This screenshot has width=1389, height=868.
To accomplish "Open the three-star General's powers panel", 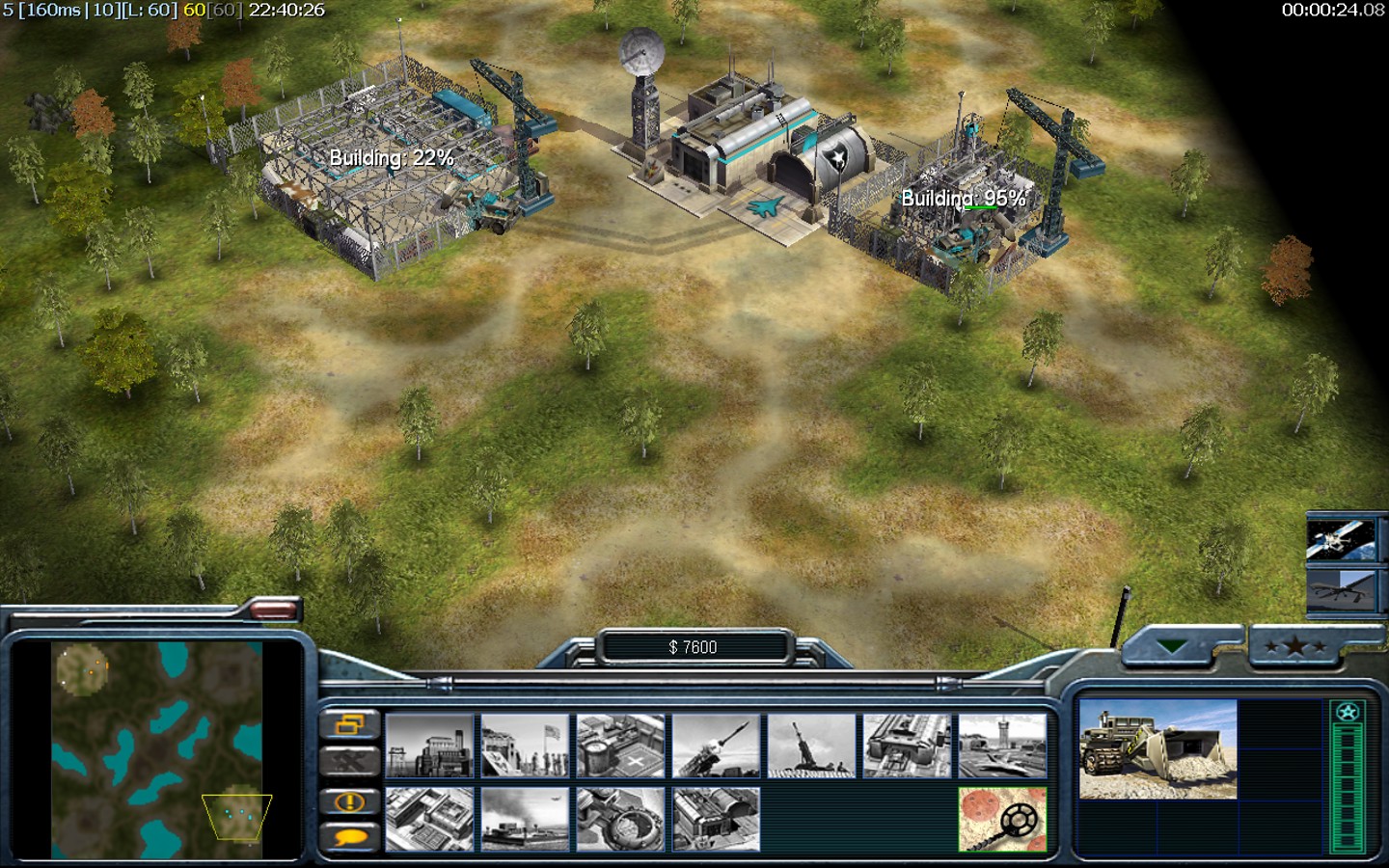I will pyautogui.click(x=1295, y=646).
